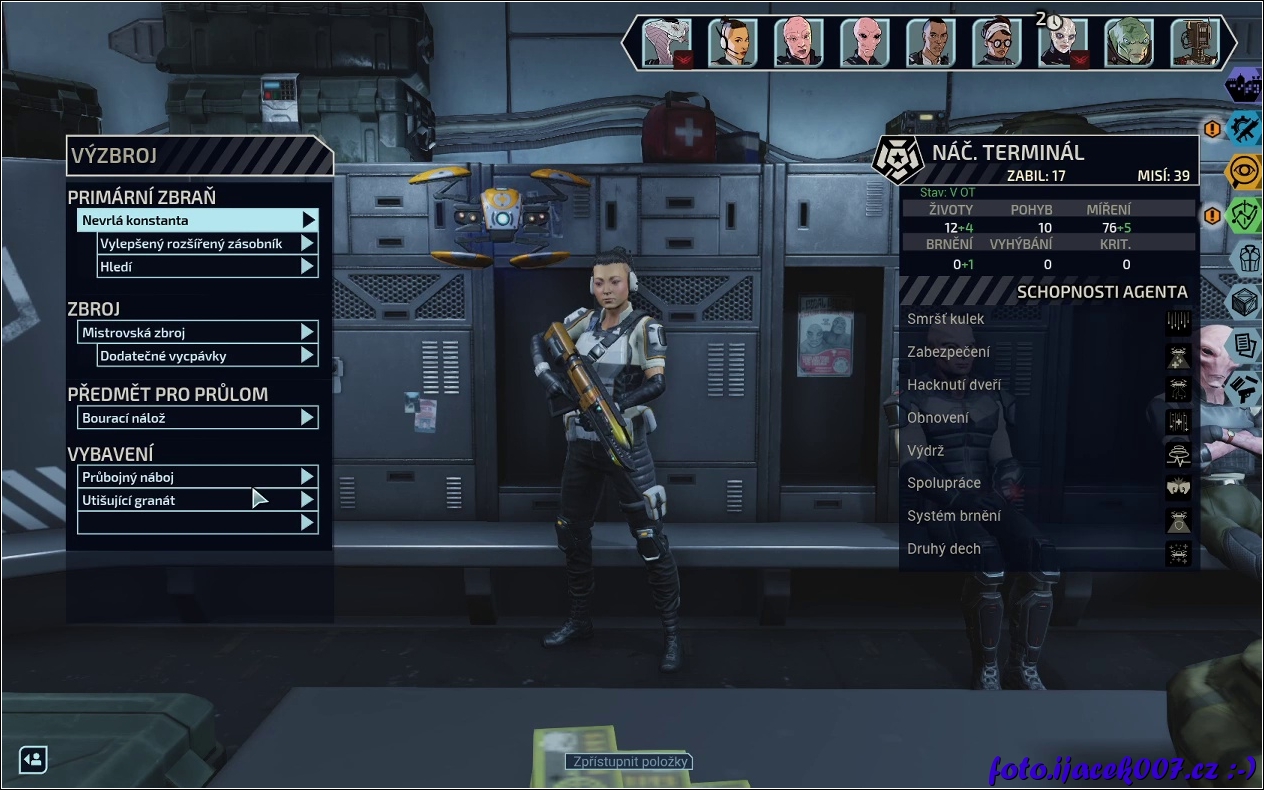This screenshot has height=790, width=1264.
Task: Open the supply crate hexagon icon
Action: pyautogui.click(x=1244, y=301)
